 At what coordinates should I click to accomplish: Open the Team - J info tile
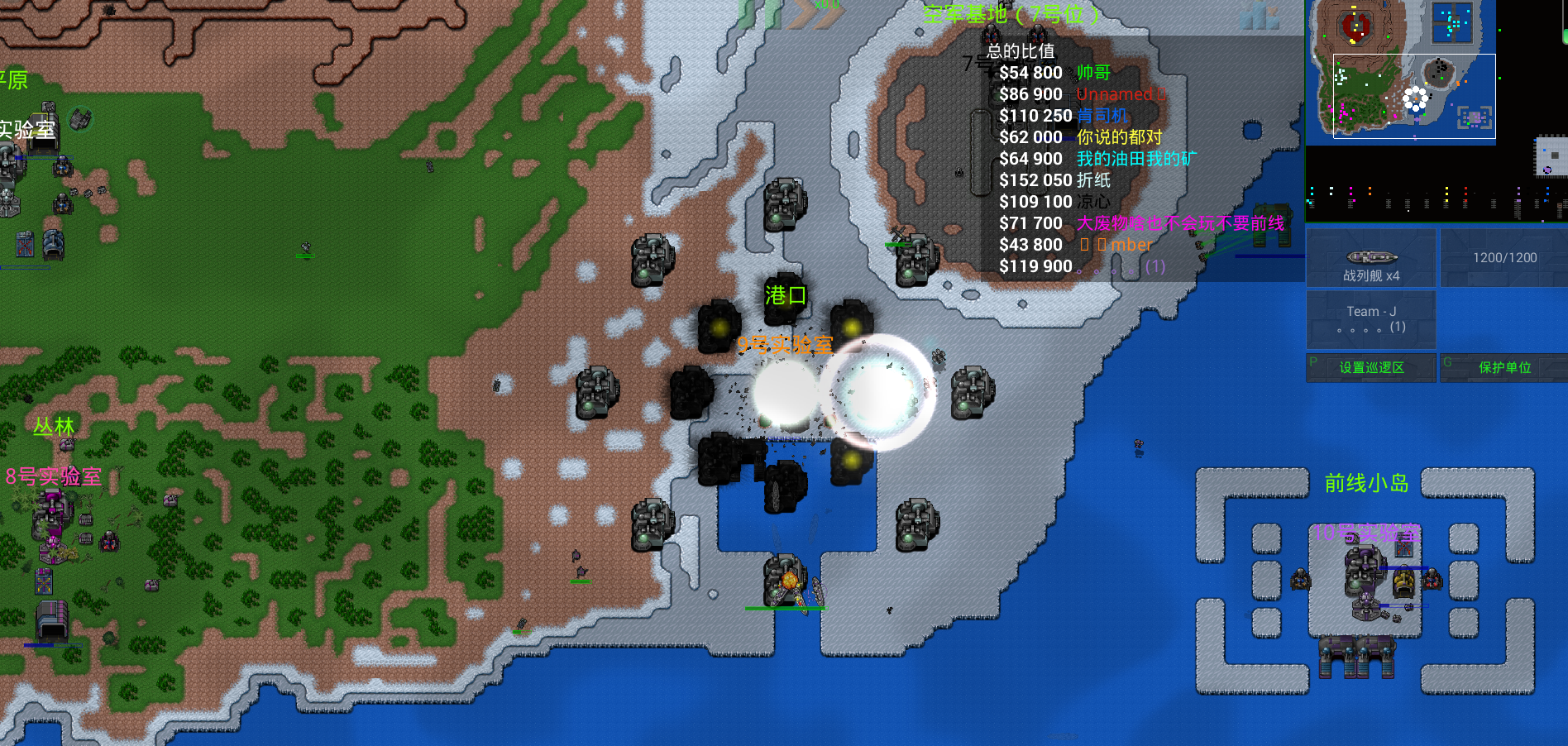[1371, 319]
